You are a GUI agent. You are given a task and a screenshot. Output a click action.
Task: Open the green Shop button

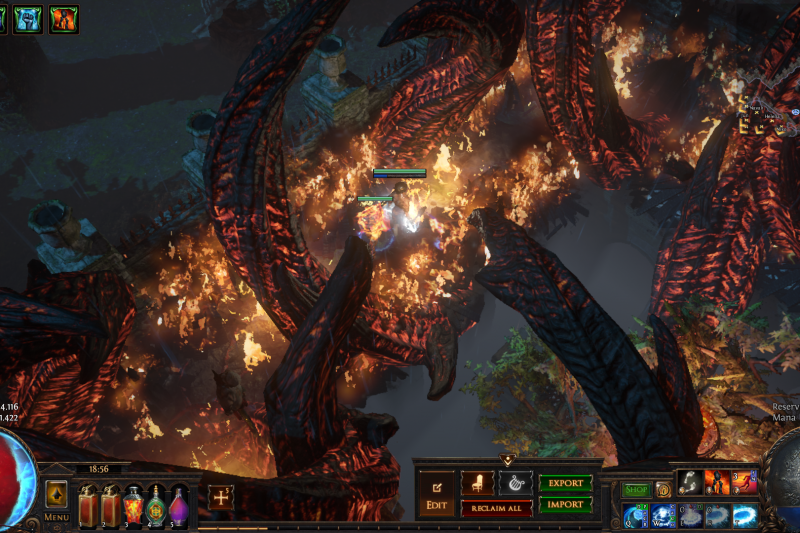coord(636,490)
